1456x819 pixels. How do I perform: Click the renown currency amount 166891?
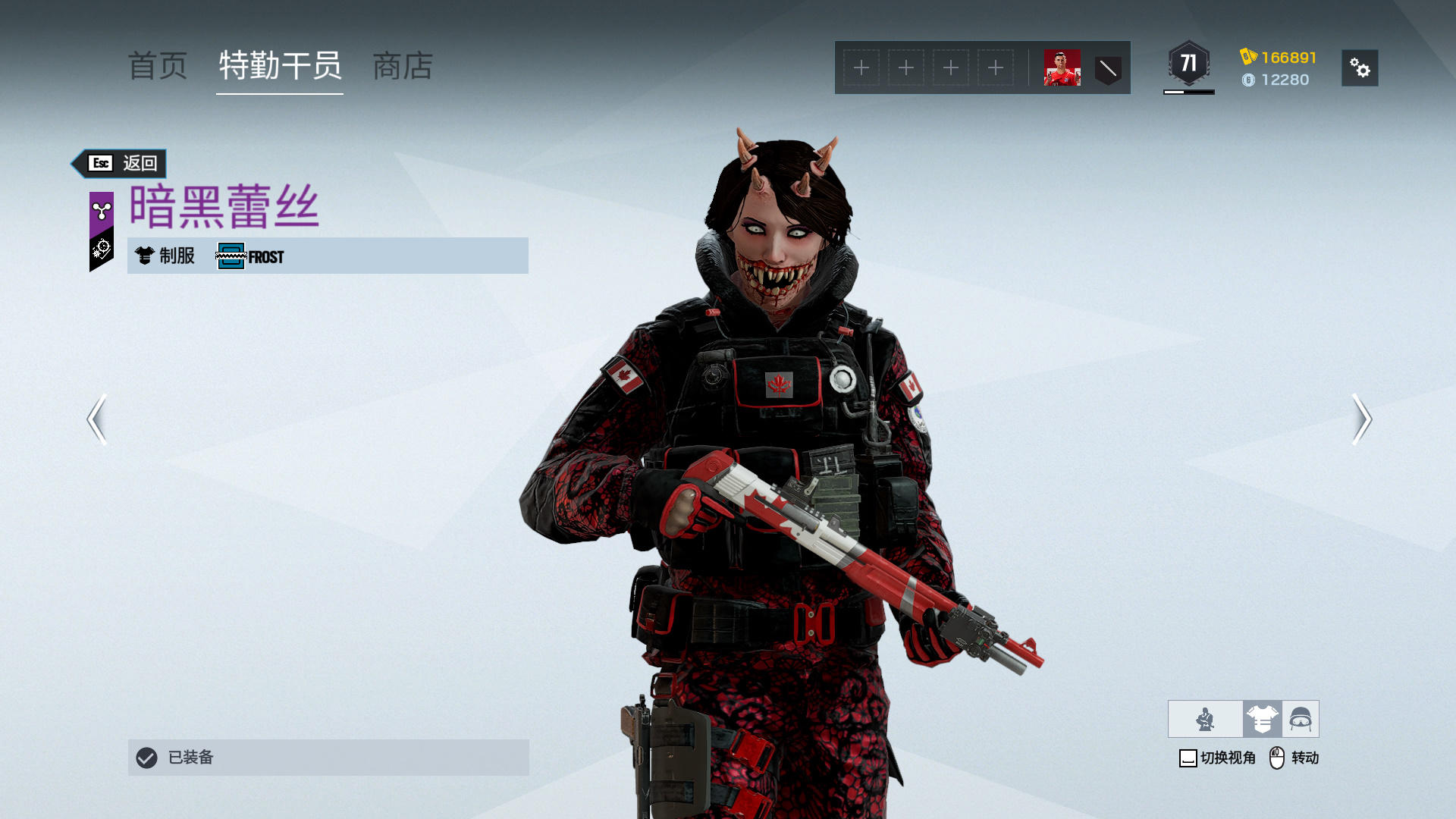(x=1288, y=58)
